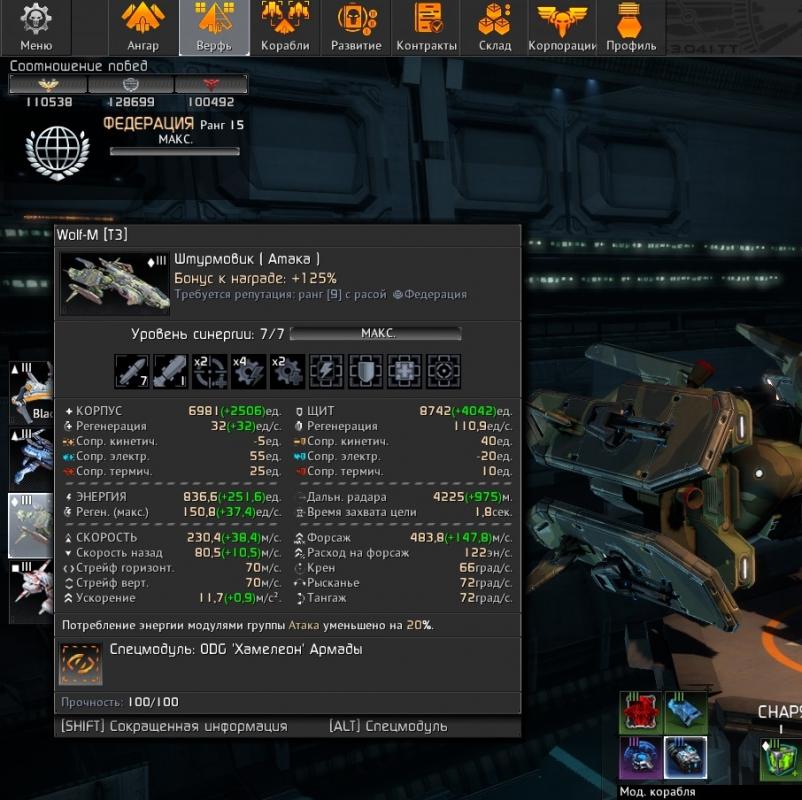The width and height of the screenshot is (802, 800).
Task: Select the red armor module slot
Action: click(640, 711)
